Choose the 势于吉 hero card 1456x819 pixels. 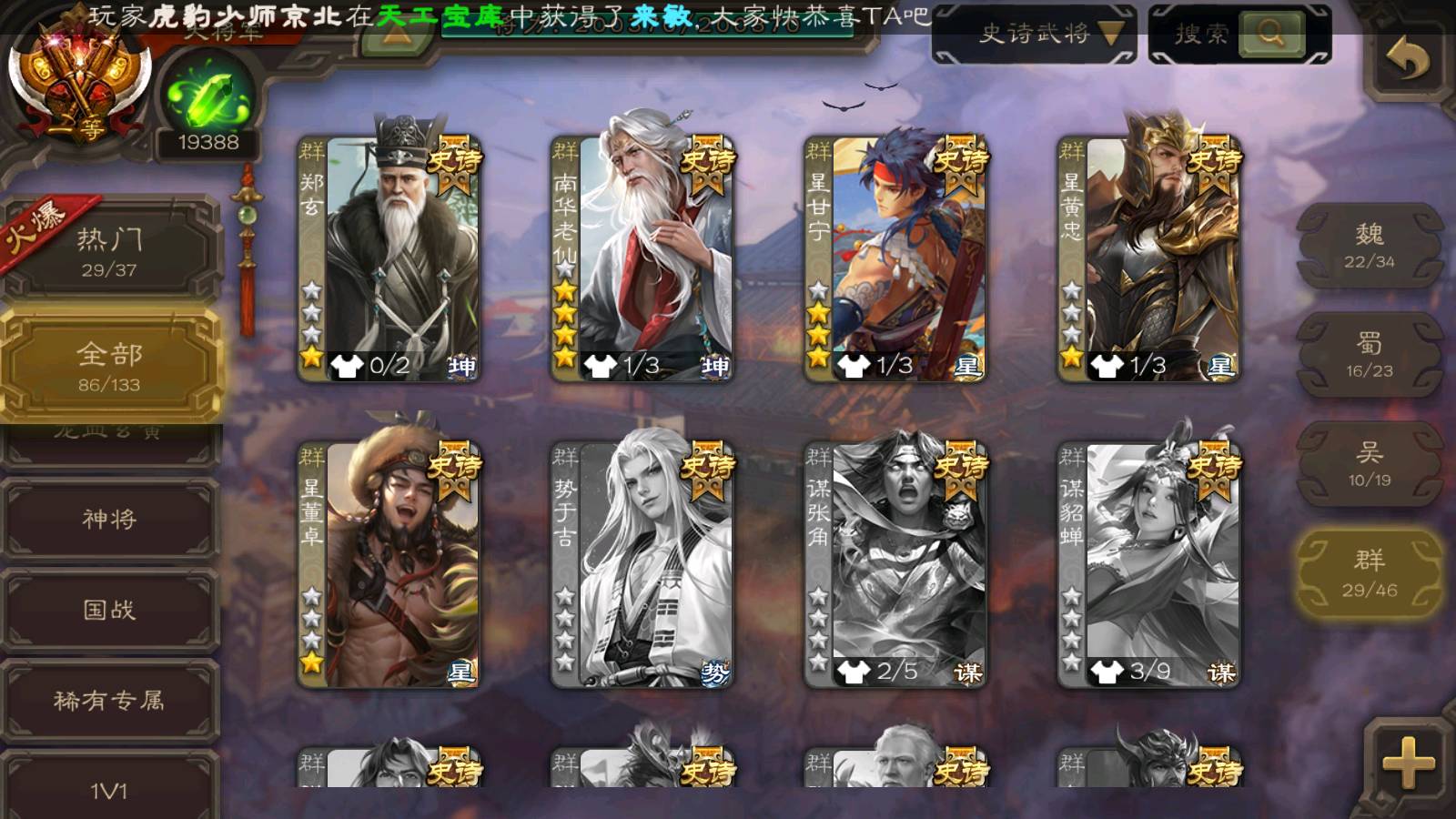click(642, 564)
